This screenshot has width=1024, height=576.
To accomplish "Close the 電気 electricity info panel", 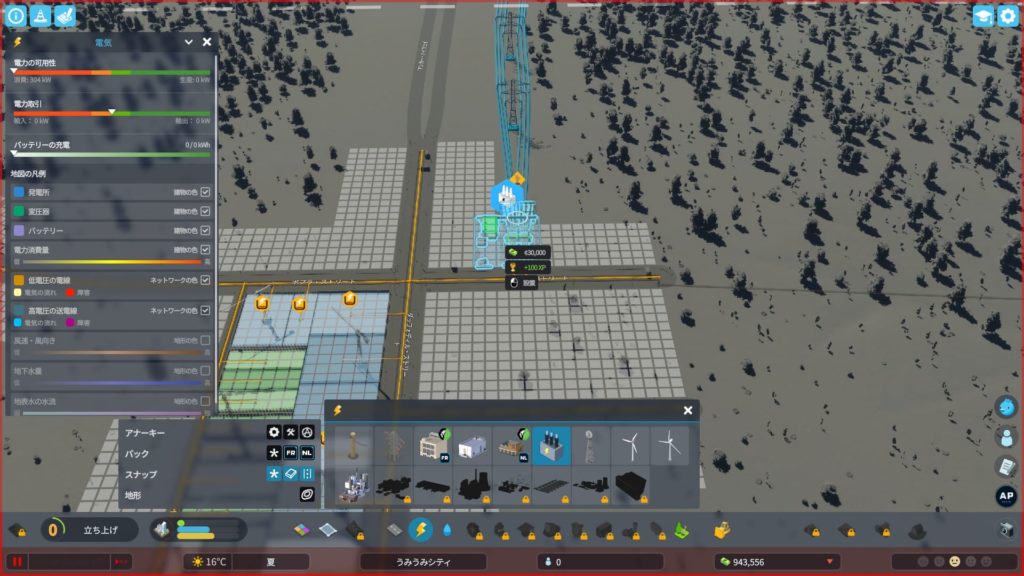I will point(207,42).
